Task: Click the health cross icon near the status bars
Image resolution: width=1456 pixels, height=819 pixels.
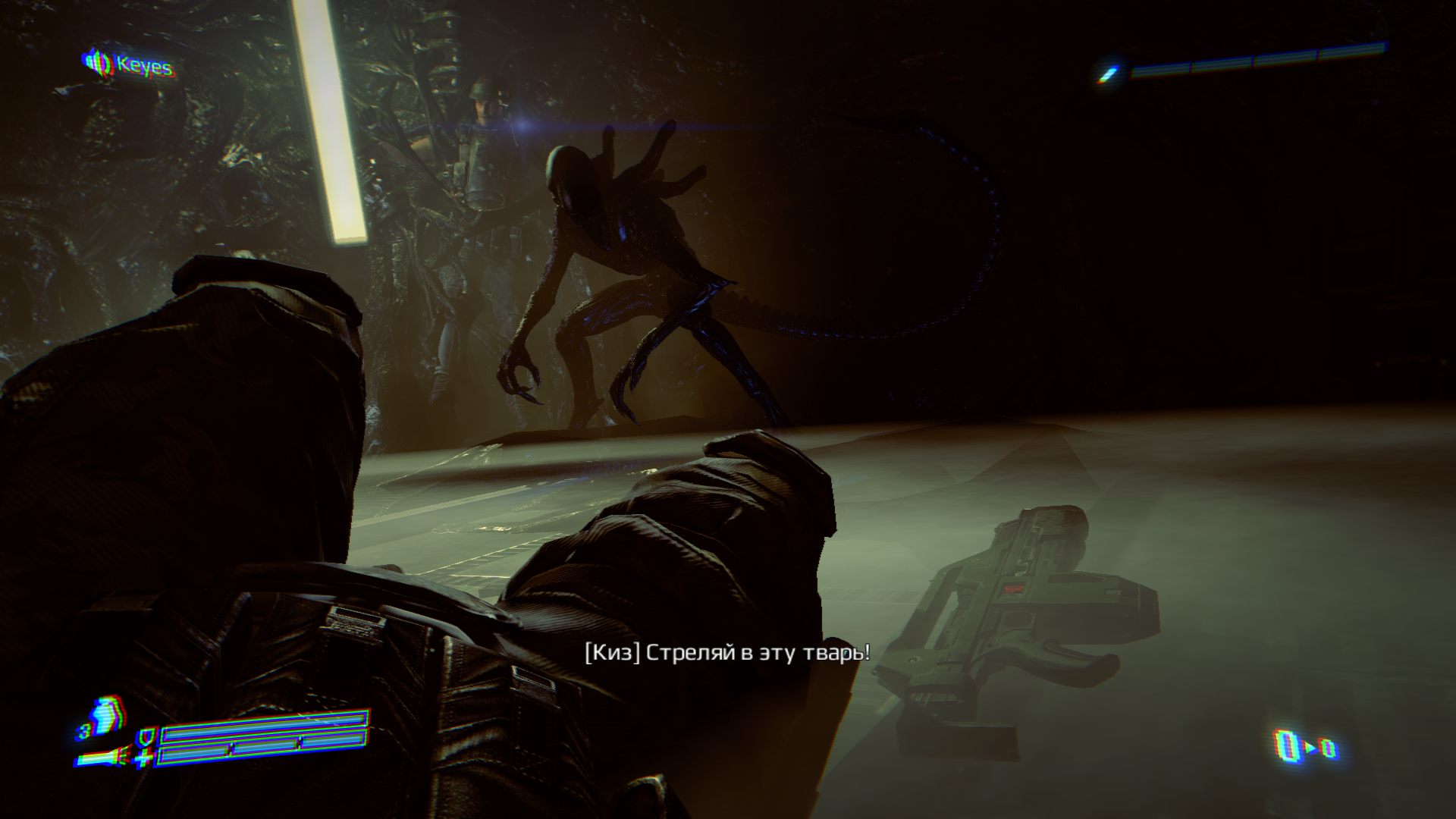Action: click(x=143, y=756)
